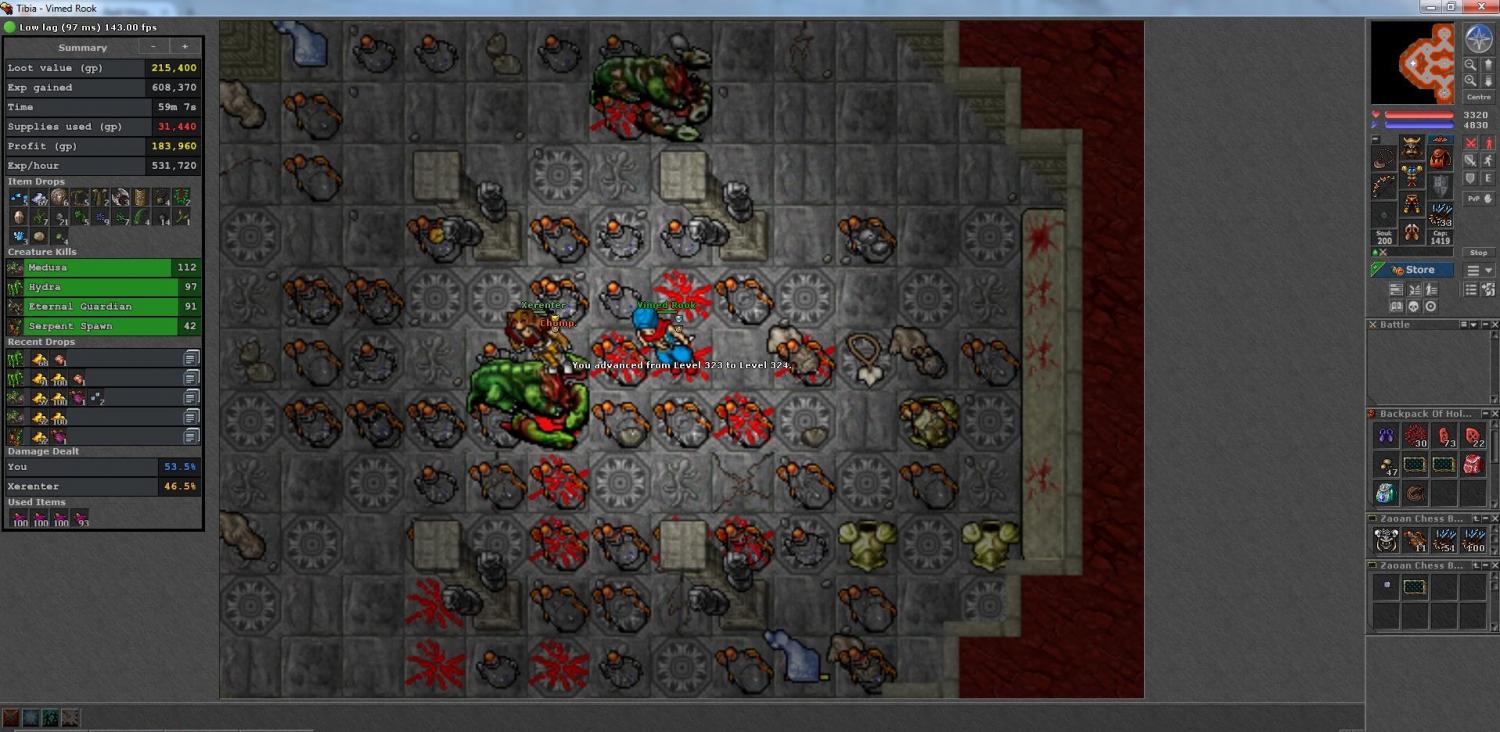Screen dimensions: 1500x732
Task: Click the minimap display
Action: tap(1414, 63)
